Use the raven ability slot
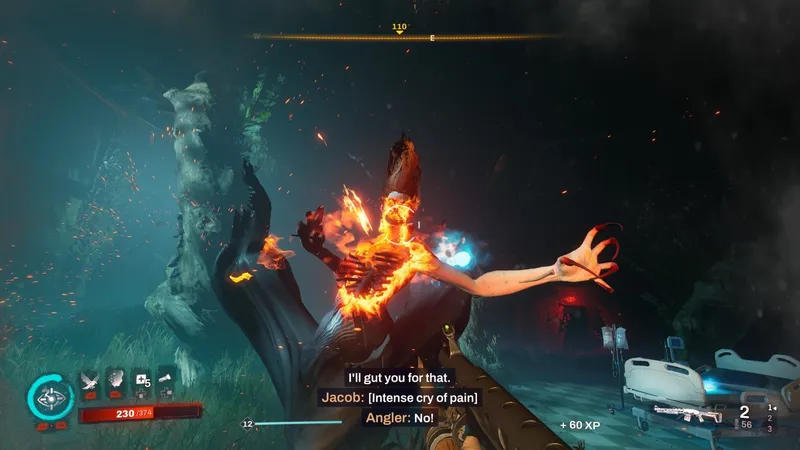The width and height of the screenshot is (800, 450). (89, 380)
